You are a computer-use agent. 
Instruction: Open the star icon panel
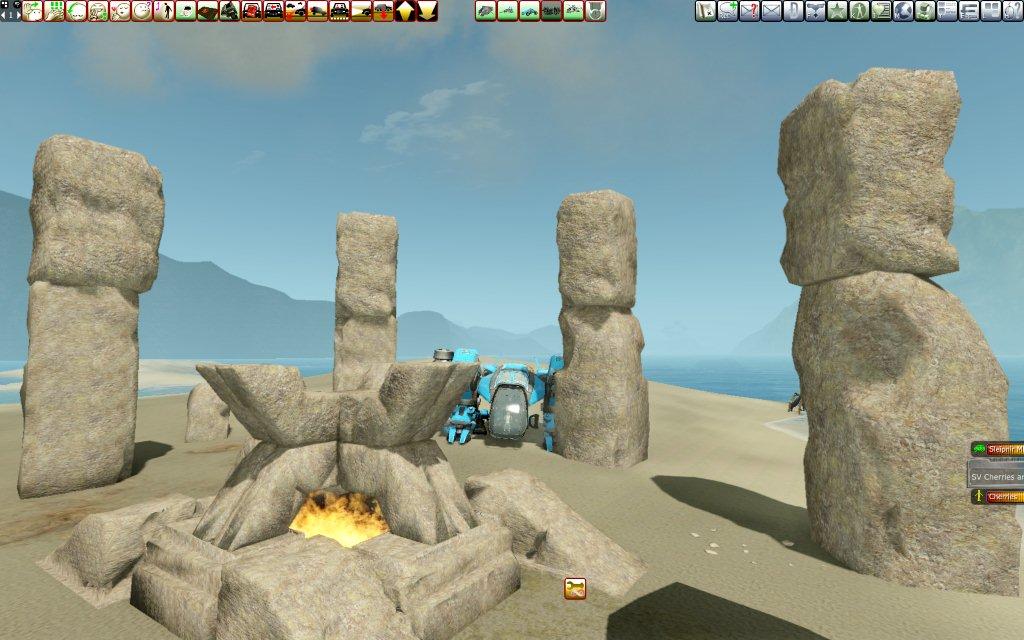pos(837,11)
